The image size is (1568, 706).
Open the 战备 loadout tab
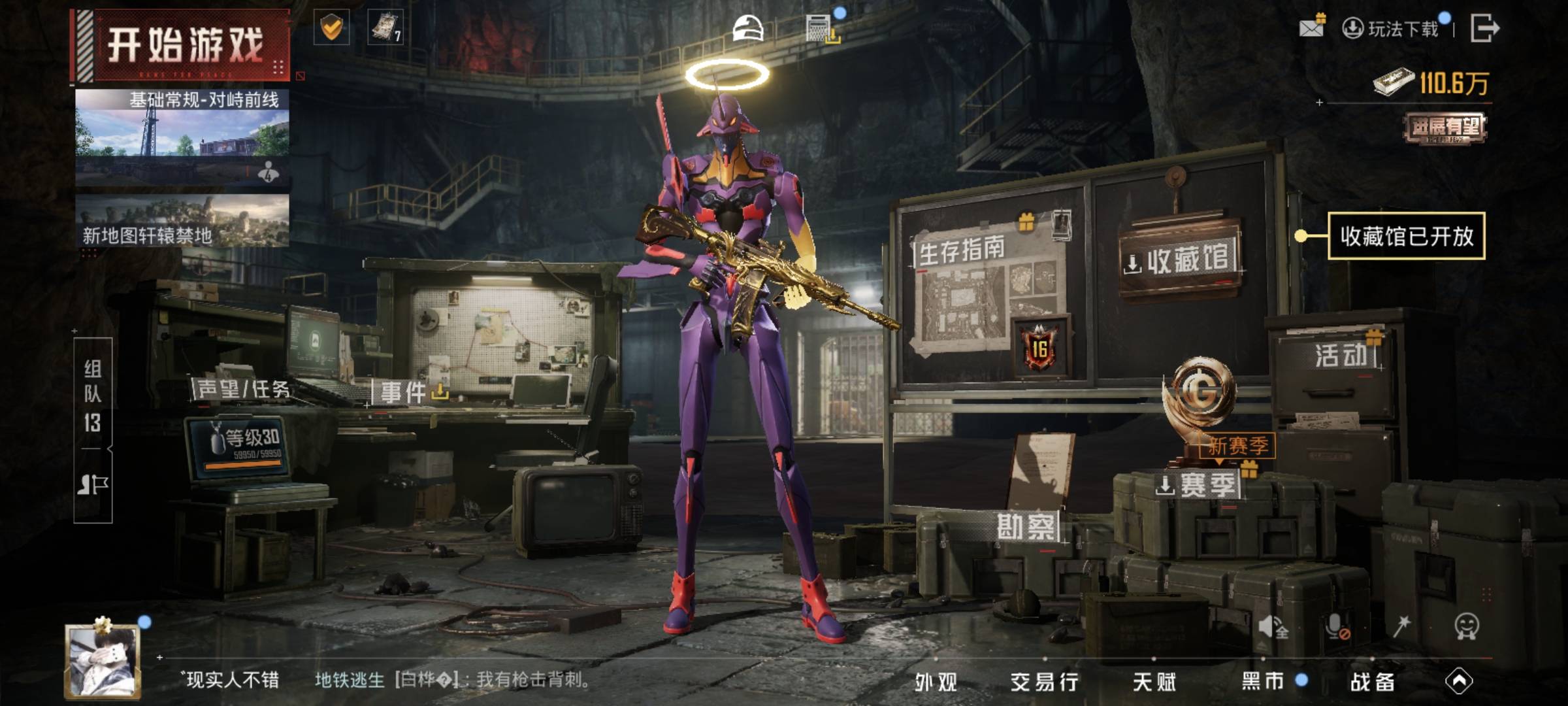point(1372,682)
